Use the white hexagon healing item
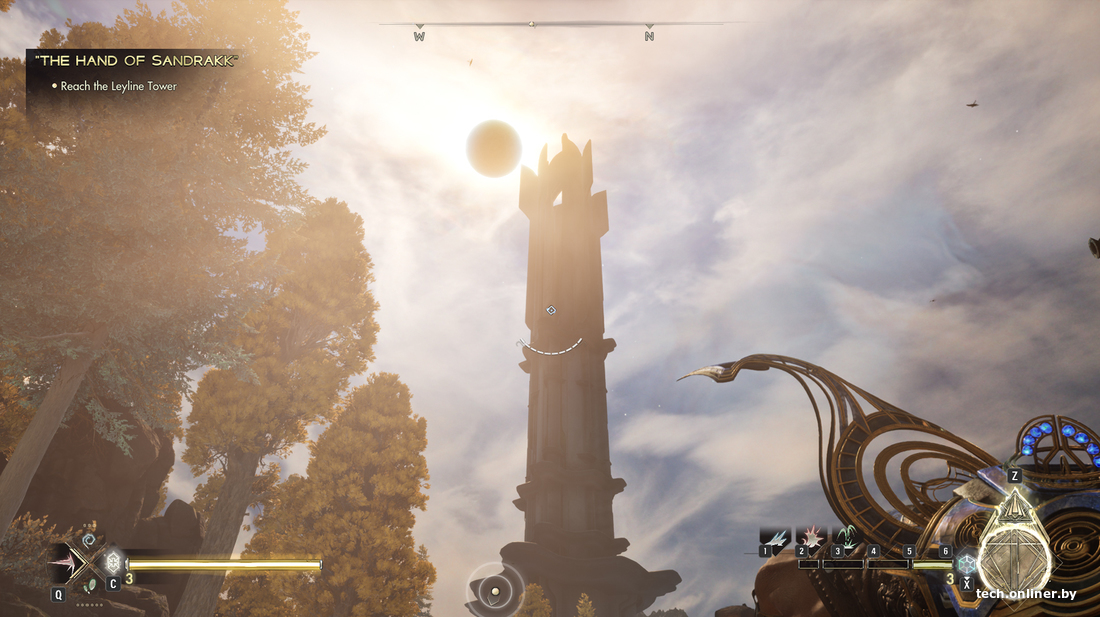Image resolution: width=1100 pixels, height=617 pixels. pos(112,562)
